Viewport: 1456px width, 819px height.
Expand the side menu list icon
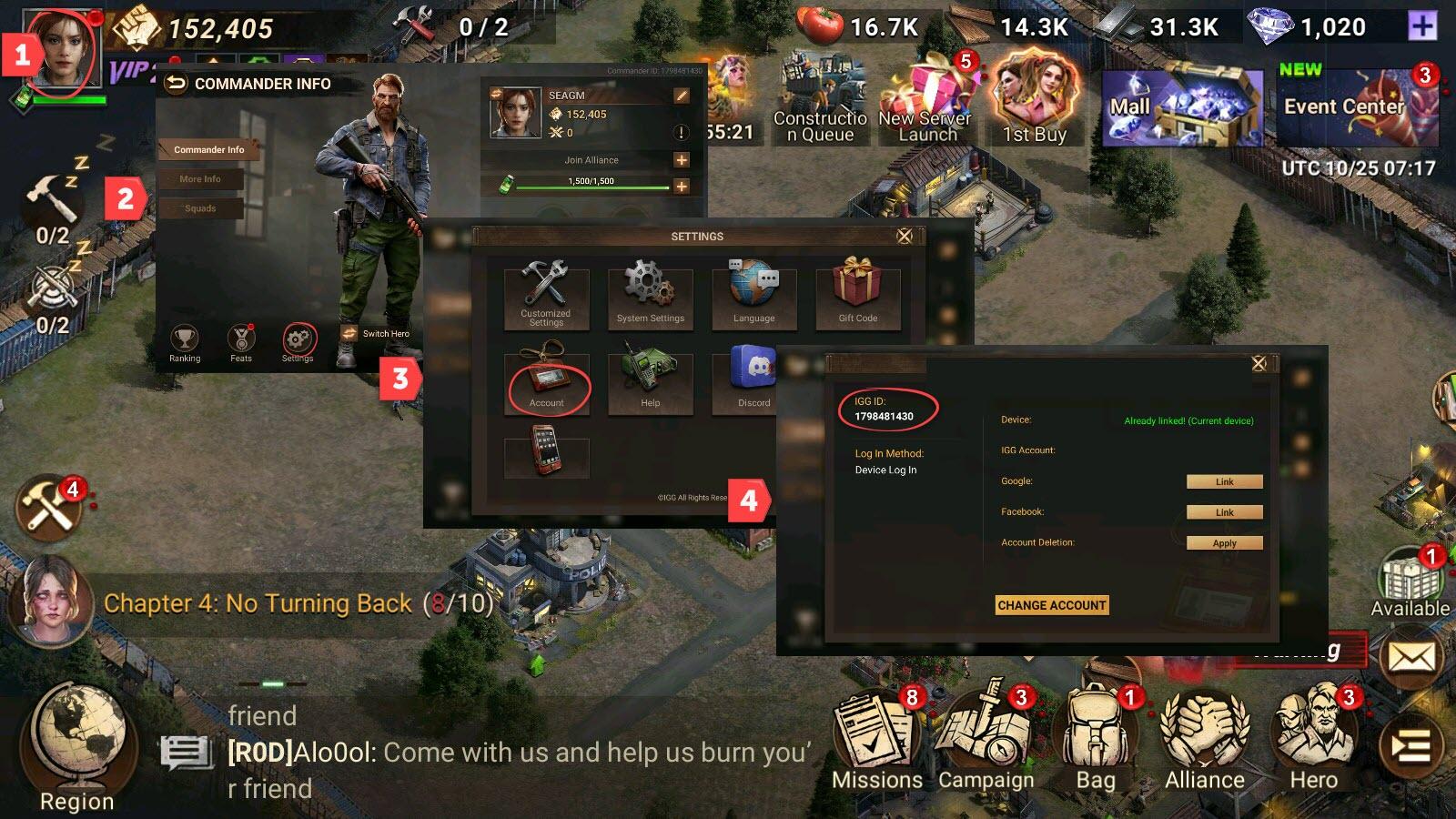(1411, 748)
